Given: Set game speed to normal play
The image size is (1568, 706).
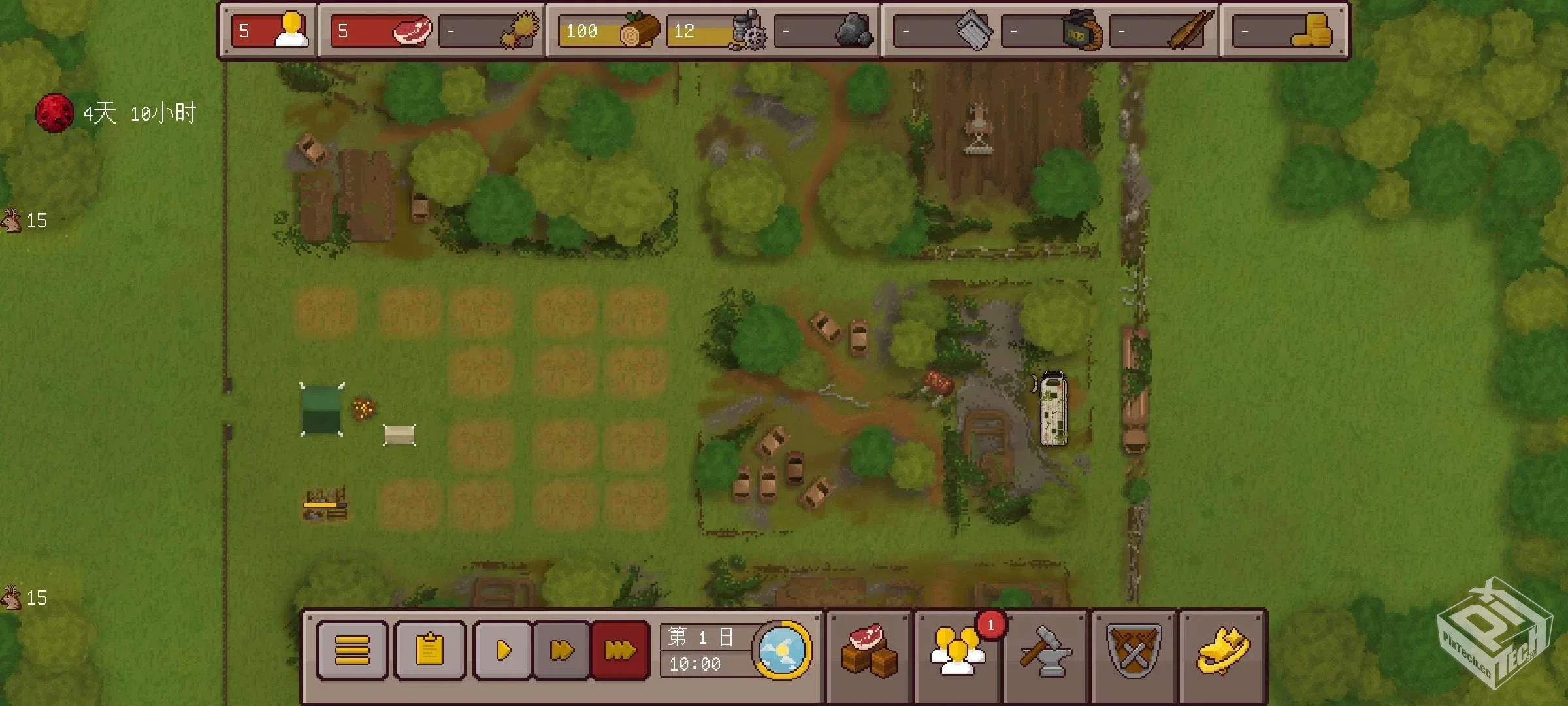Looking at the screenshot, I should 503,651.
